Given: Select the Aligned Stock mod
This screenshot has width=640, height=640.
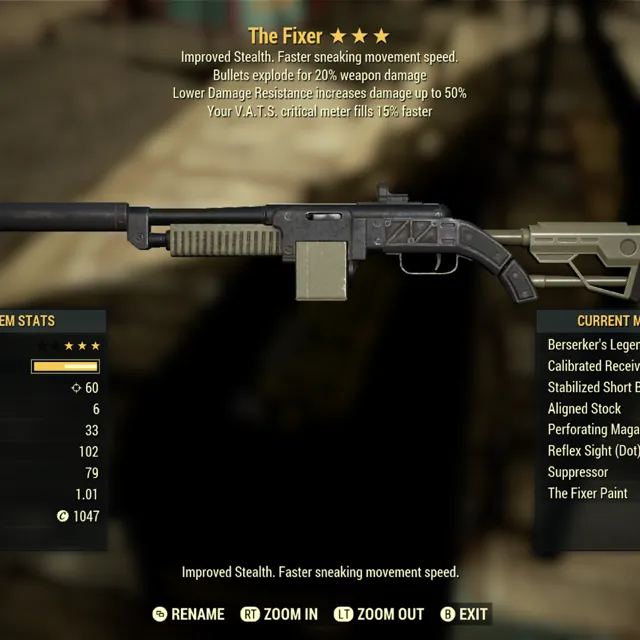Looking at the screenshot, I should pos(585,408).
